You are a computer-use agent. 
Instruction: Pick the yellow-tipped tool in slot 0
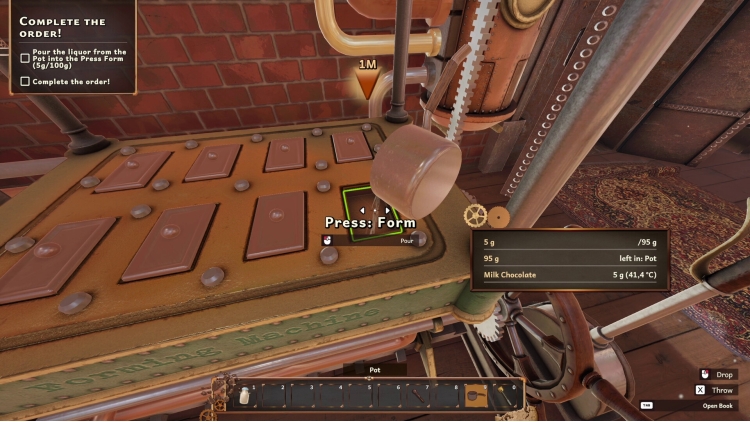(505, 397)
